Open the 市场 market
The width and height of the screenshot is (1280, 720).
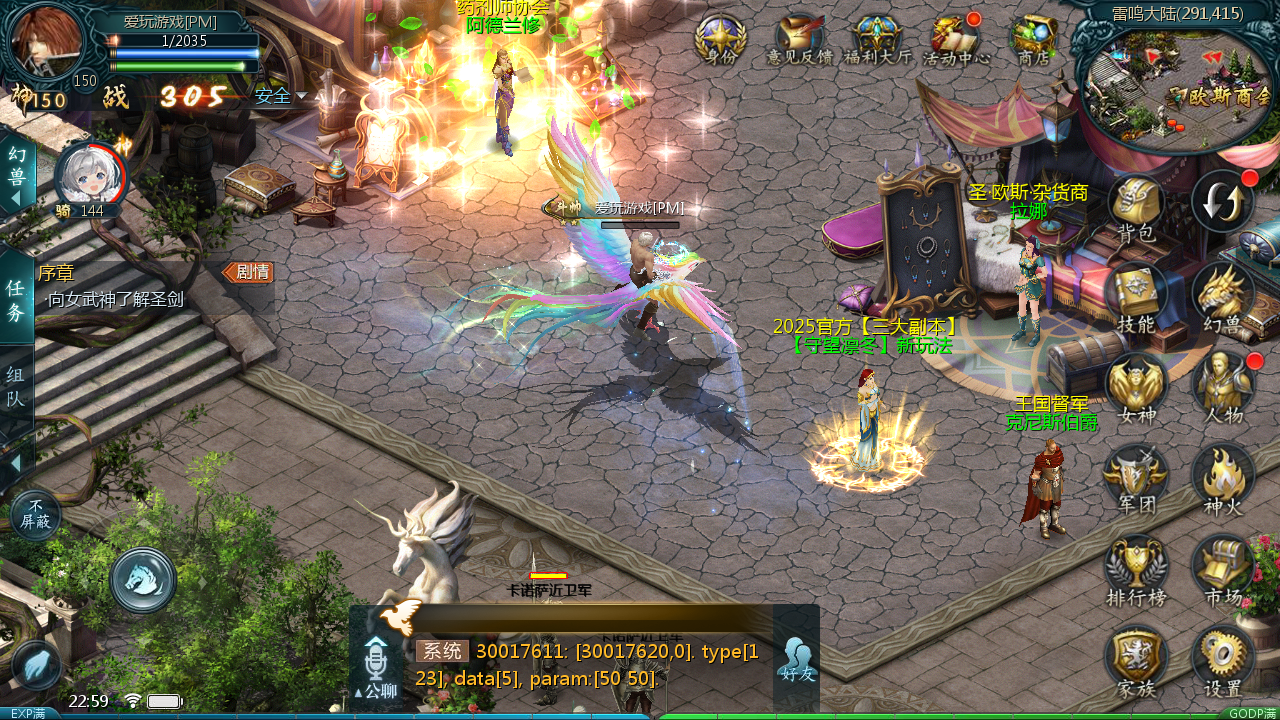(1222, 568)
